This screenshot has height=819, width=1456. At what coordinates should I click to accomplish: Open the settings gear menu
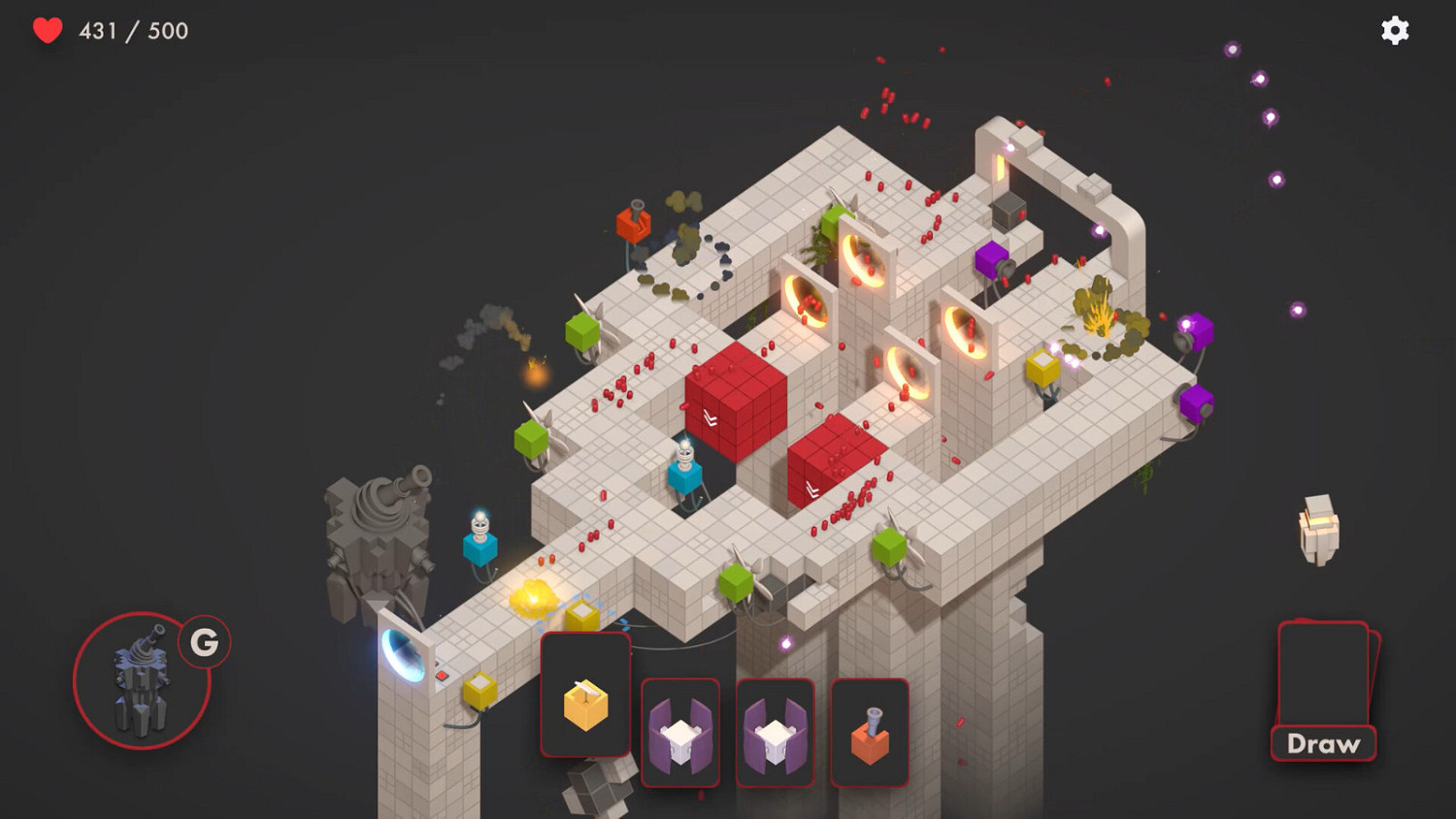(1395, 30)
